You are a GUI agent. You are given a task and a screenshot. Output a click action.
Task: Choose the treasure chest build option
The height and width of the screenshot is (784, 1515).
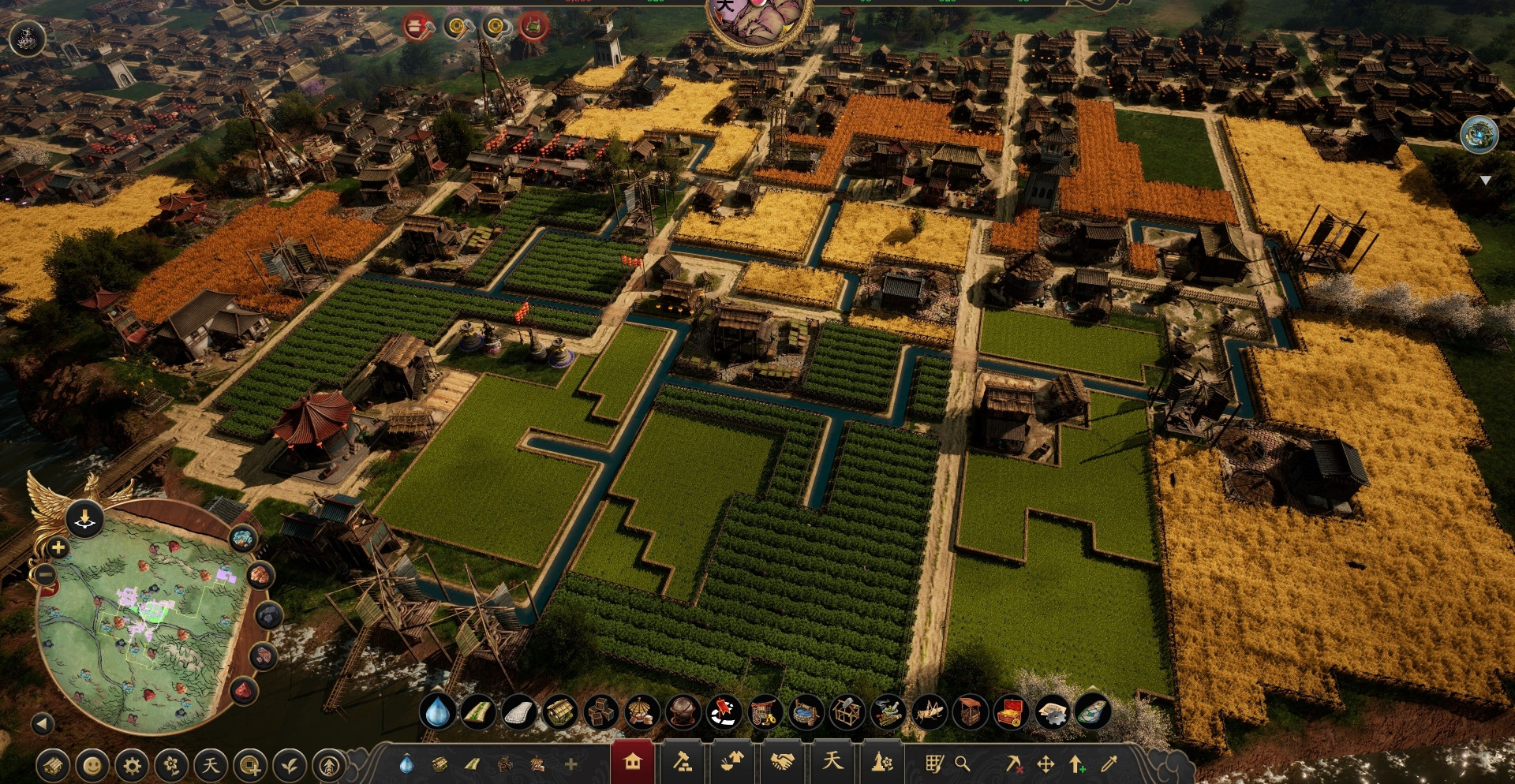(x=1010, y=712)
